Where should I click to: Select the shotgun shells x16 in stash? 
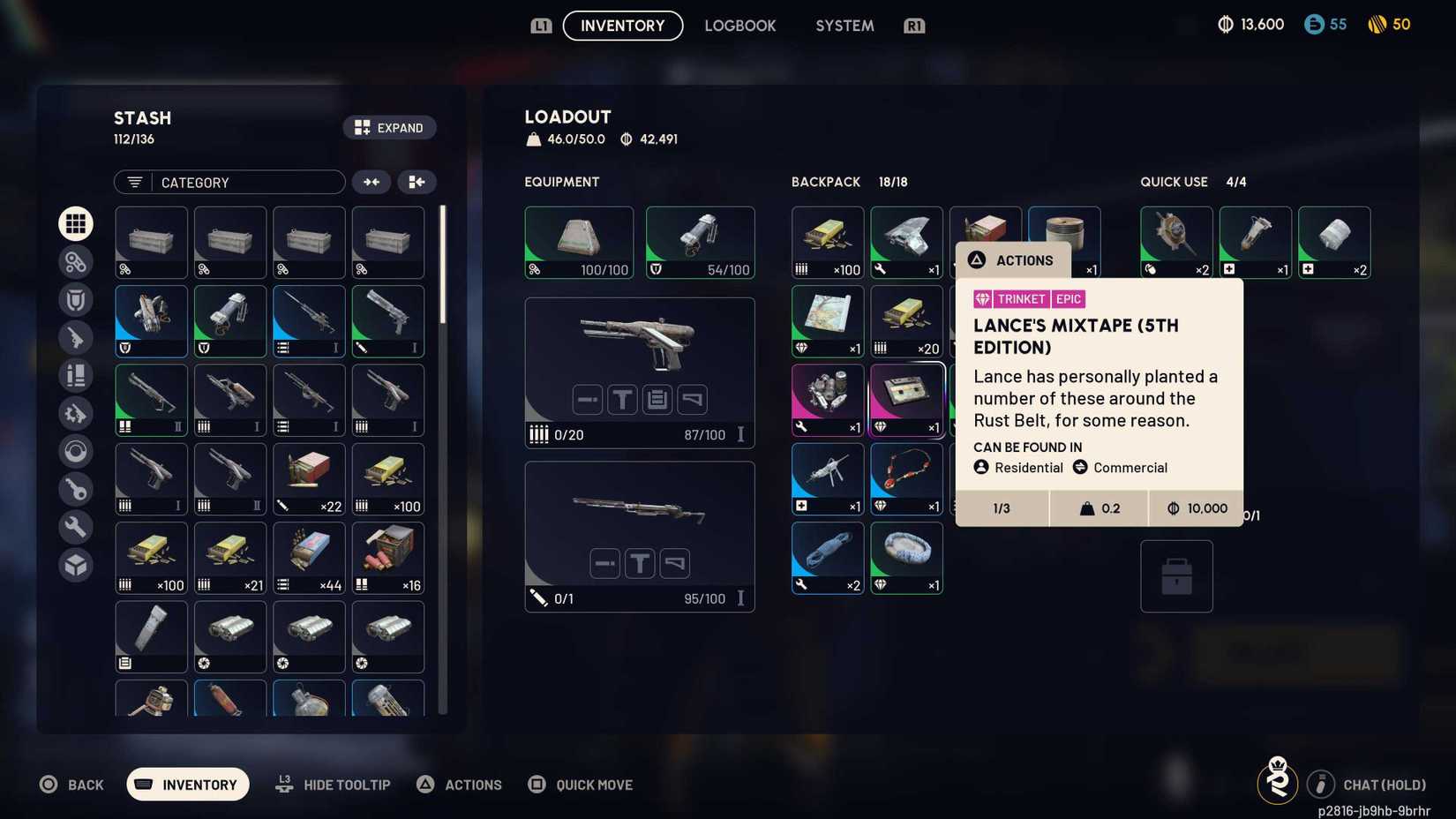[387, 558]
